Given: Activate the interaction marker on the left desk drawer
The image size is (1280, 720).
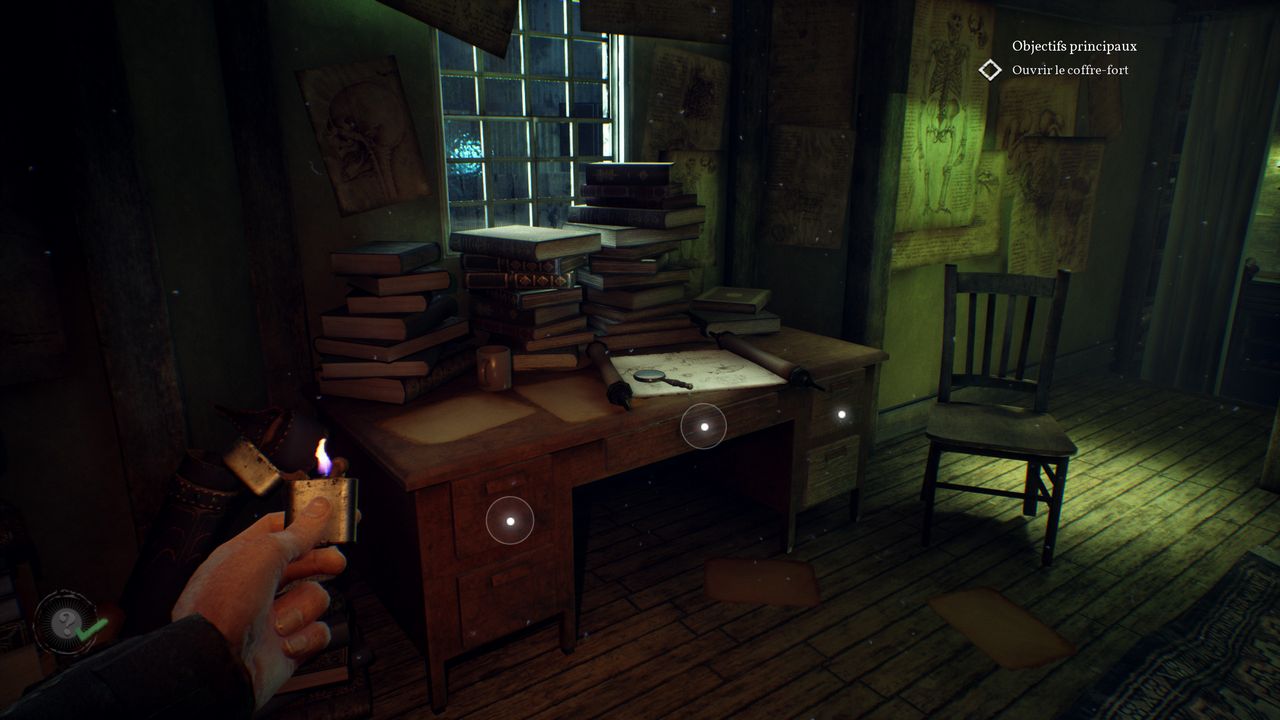Looking at the screenshot, I should [x=510, y=520].
